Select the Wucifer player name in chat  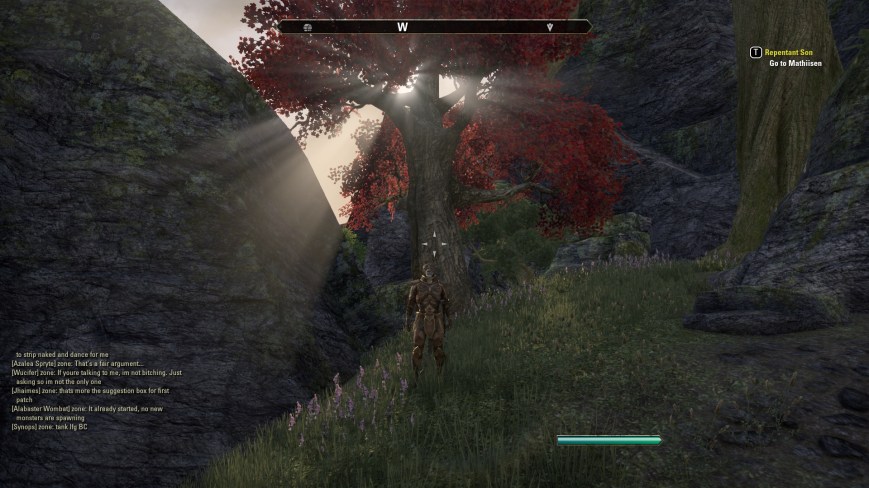(x=26, y=372)
